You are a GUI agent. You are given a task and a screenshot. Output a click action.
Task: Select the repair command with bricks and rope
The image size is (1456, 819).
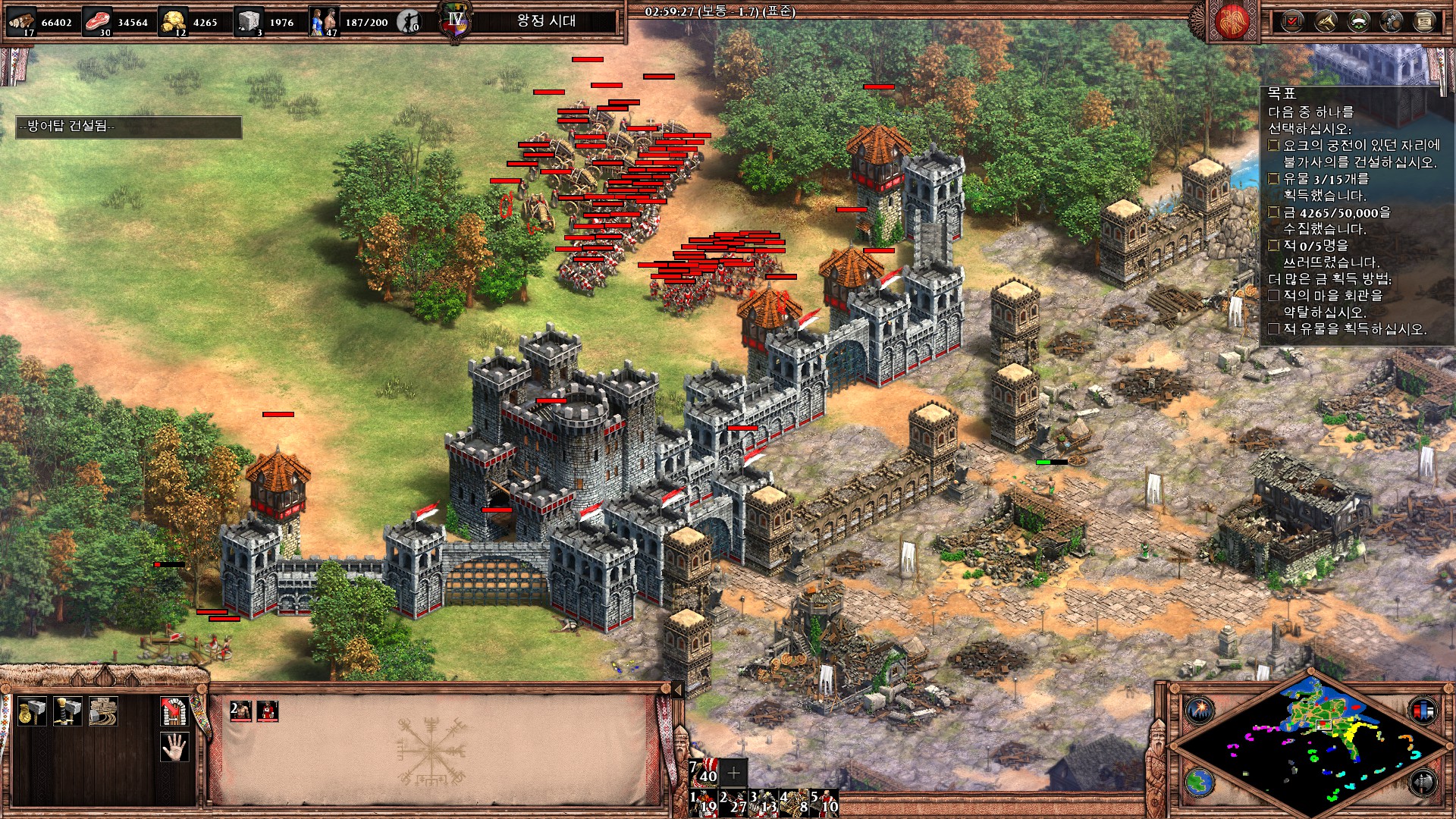pos(103,711)
